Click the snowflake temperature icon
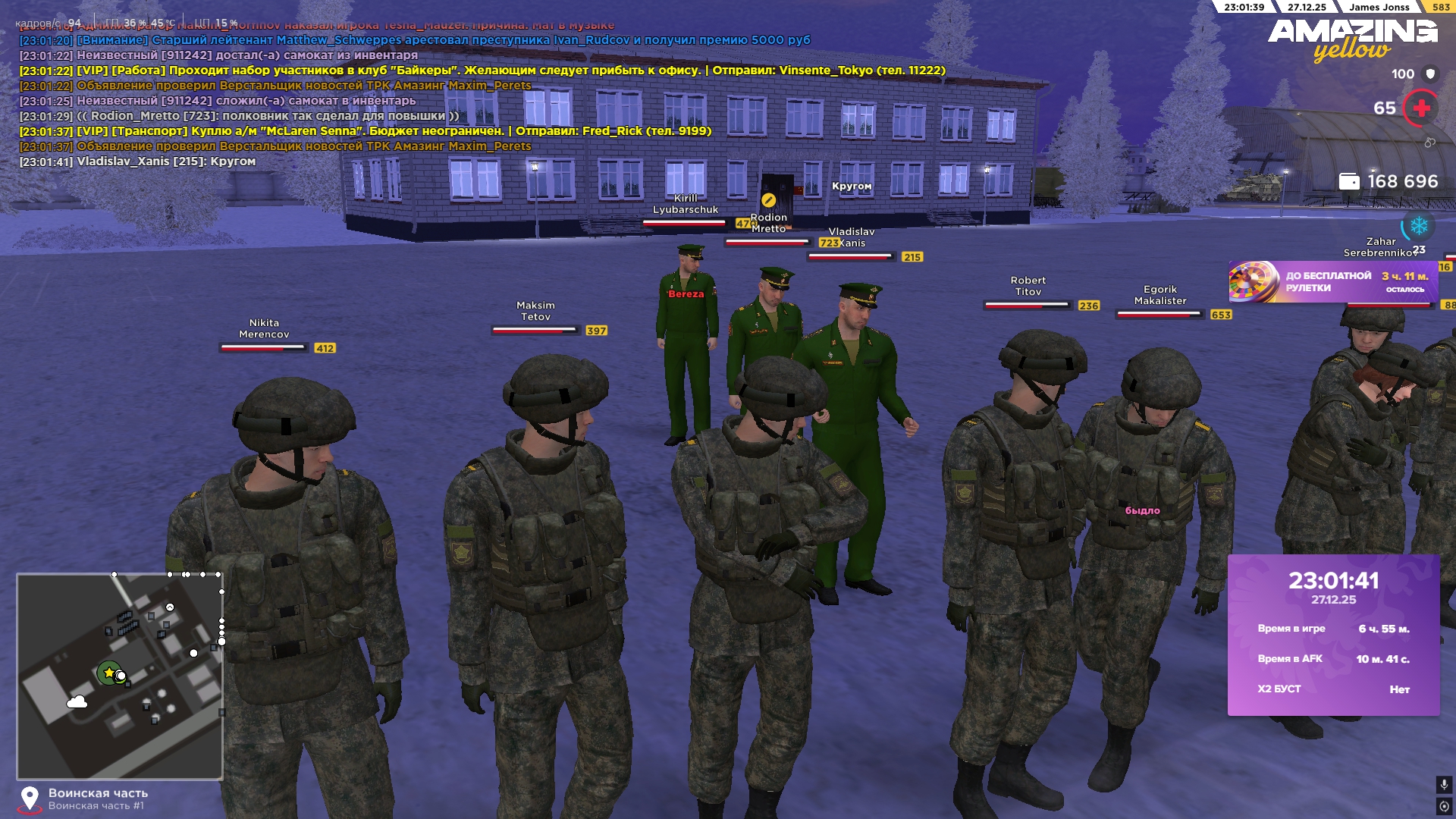The image size is (1456, 819). point(1419,225)
